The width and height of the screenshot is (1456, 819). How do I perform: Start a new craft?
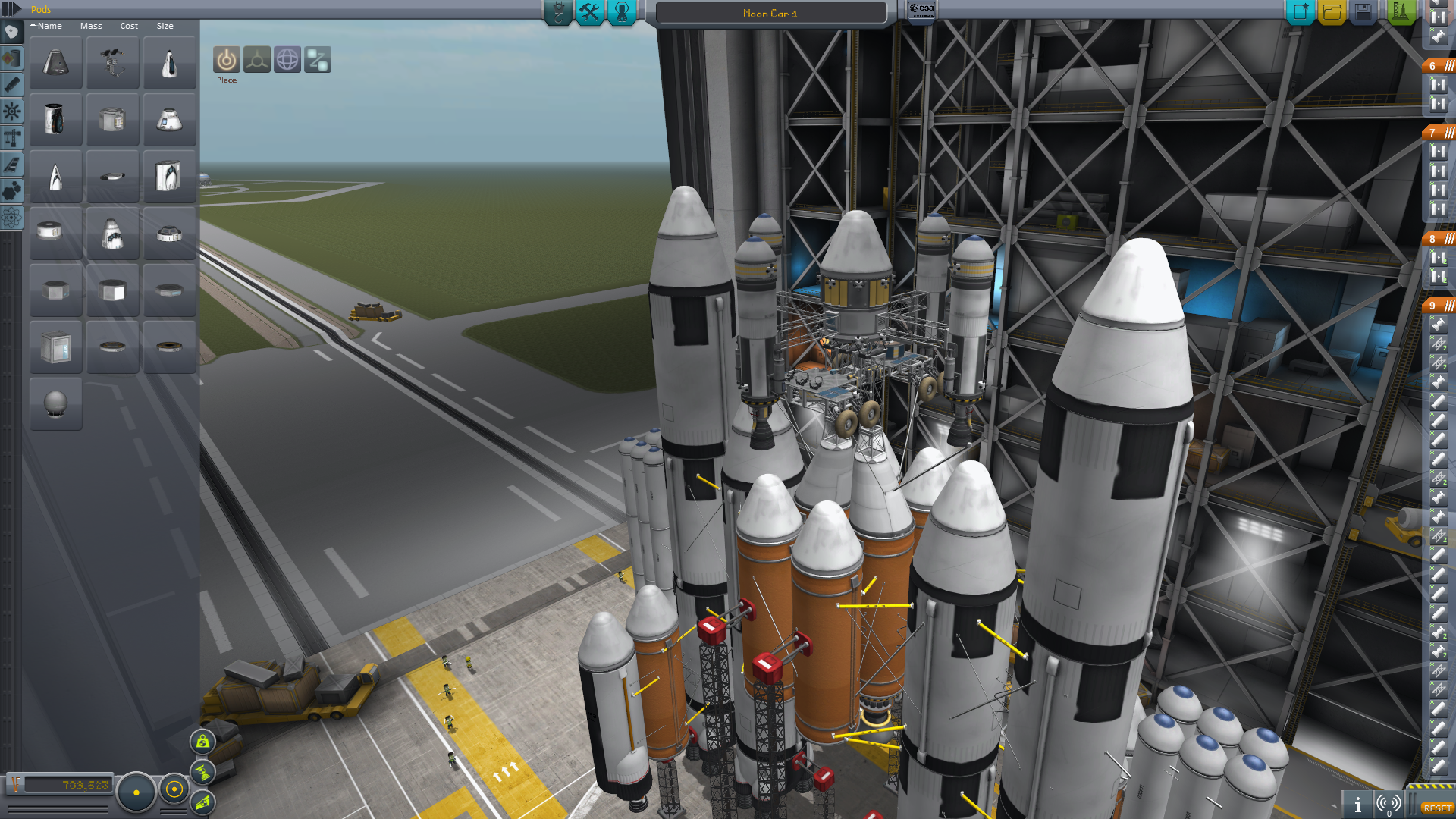(x=1300, y=12)
